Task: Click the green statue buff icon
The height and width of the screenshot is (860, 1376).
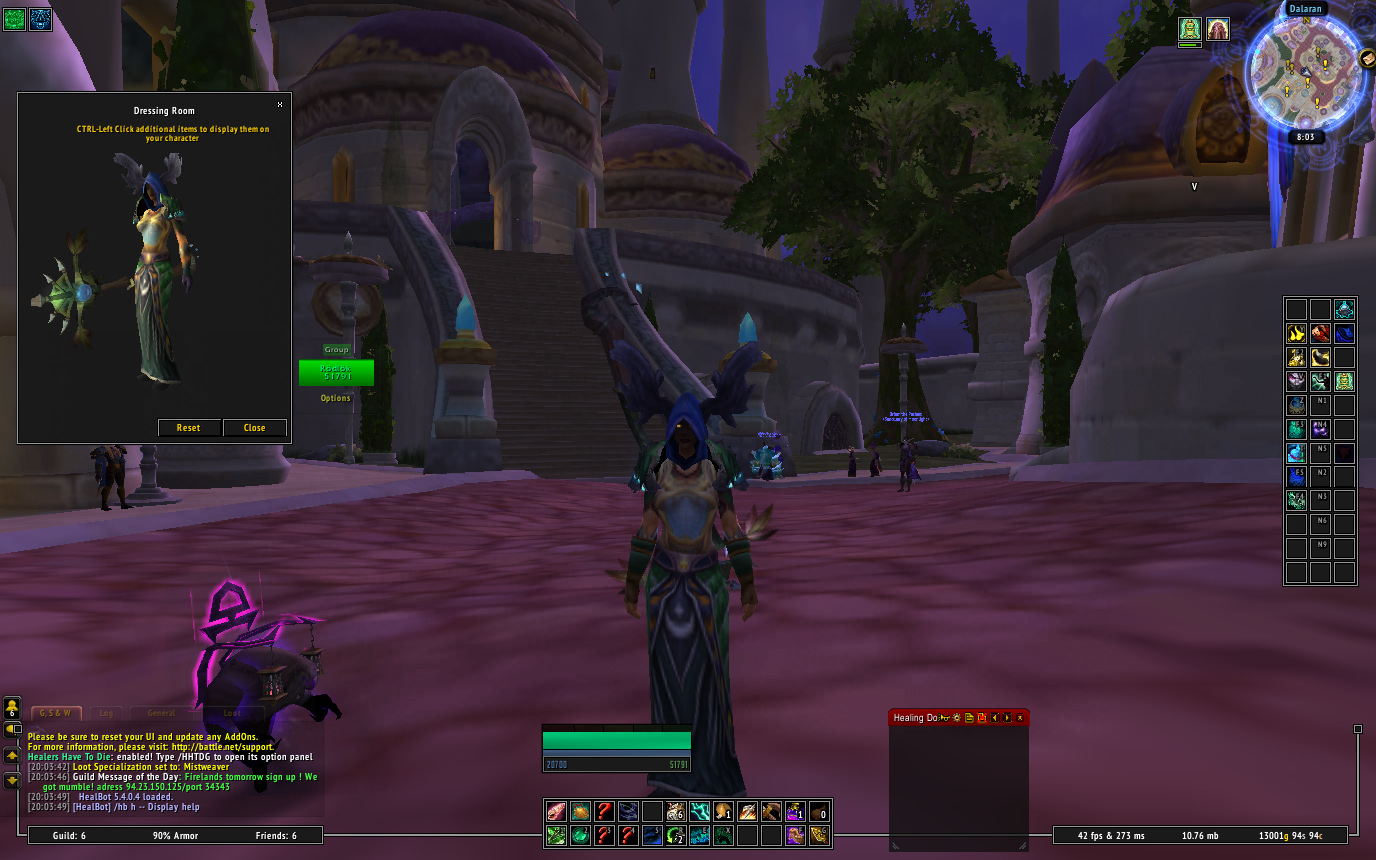Action: (x=1189, y=29)
